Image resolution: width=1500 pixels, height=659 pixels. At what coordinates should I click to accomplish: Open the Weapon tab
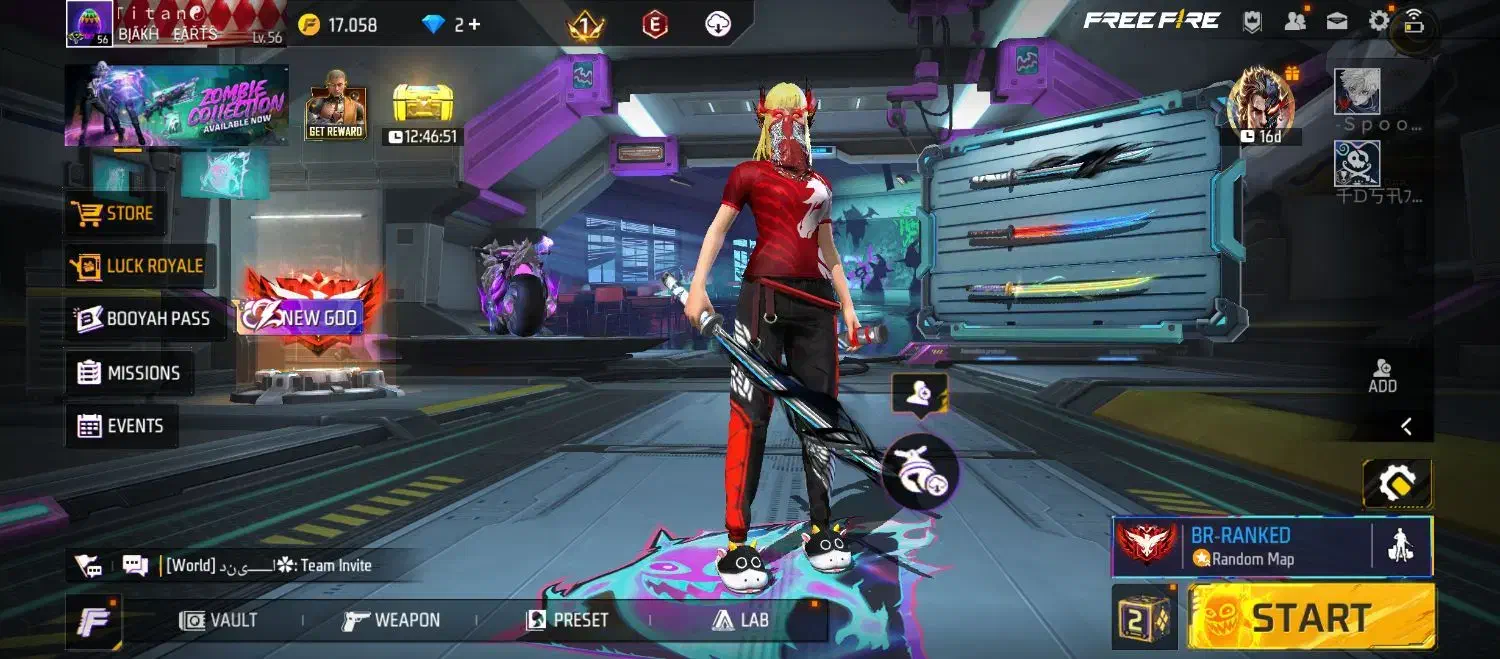(x=391, y=620)
